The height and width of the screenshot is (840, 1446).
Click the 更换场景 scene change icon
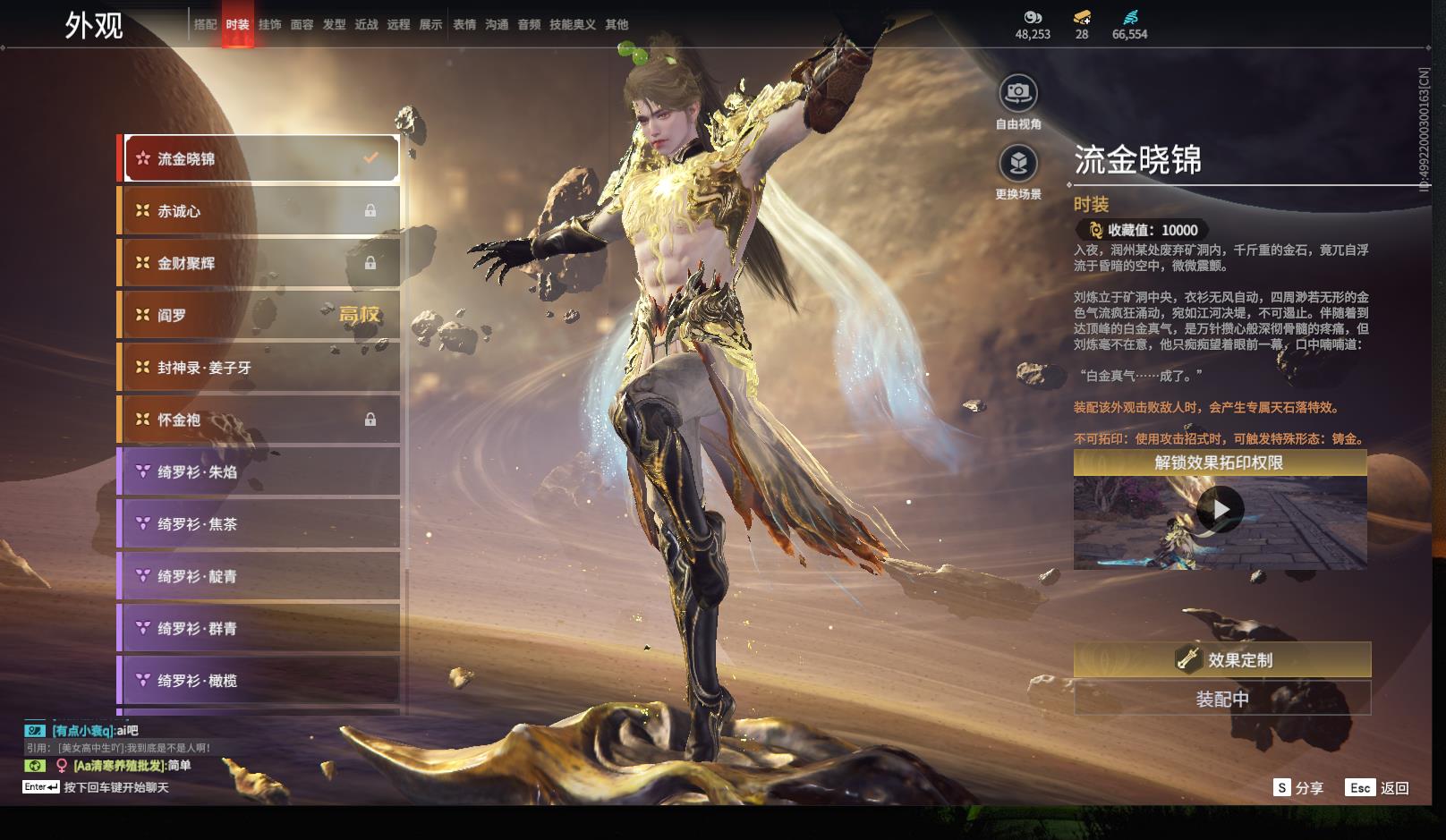coord(1018,163)
